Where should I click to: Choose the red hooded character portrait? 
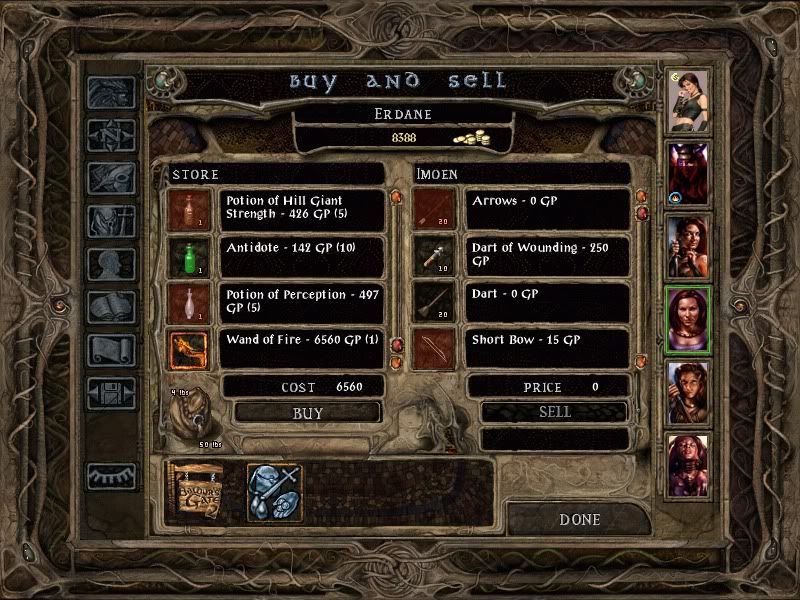[x=688, y=172]
